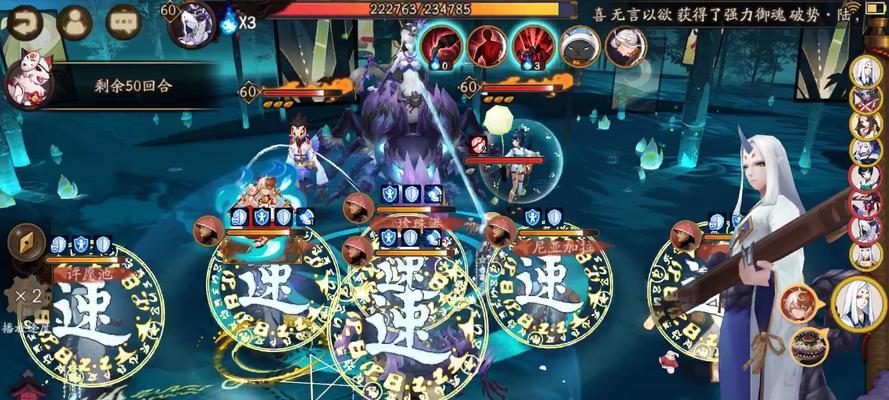Choose the toothy monster bubble icon
This screenshot has height=400, width=889.
(808, 346)
